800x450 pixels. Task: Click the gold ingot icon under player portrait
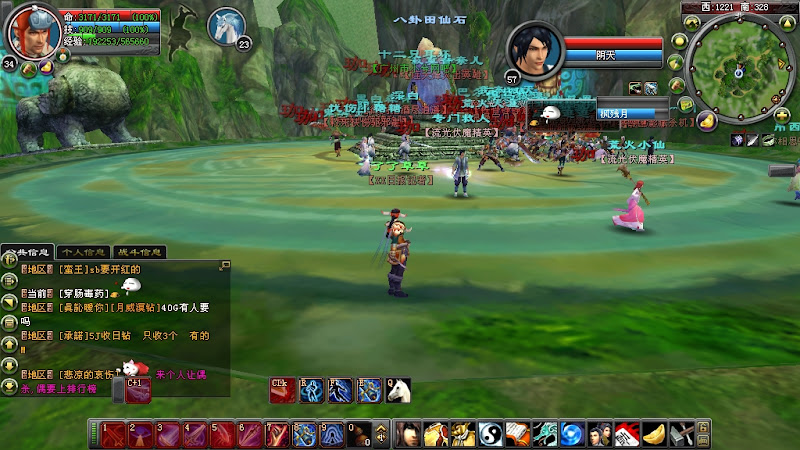point(47,69)
